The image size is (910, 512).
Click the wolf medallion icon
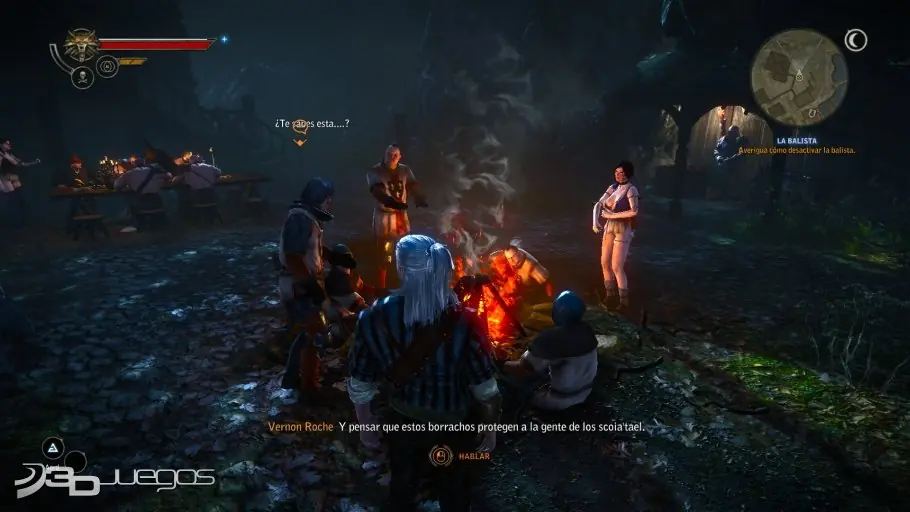80,44
